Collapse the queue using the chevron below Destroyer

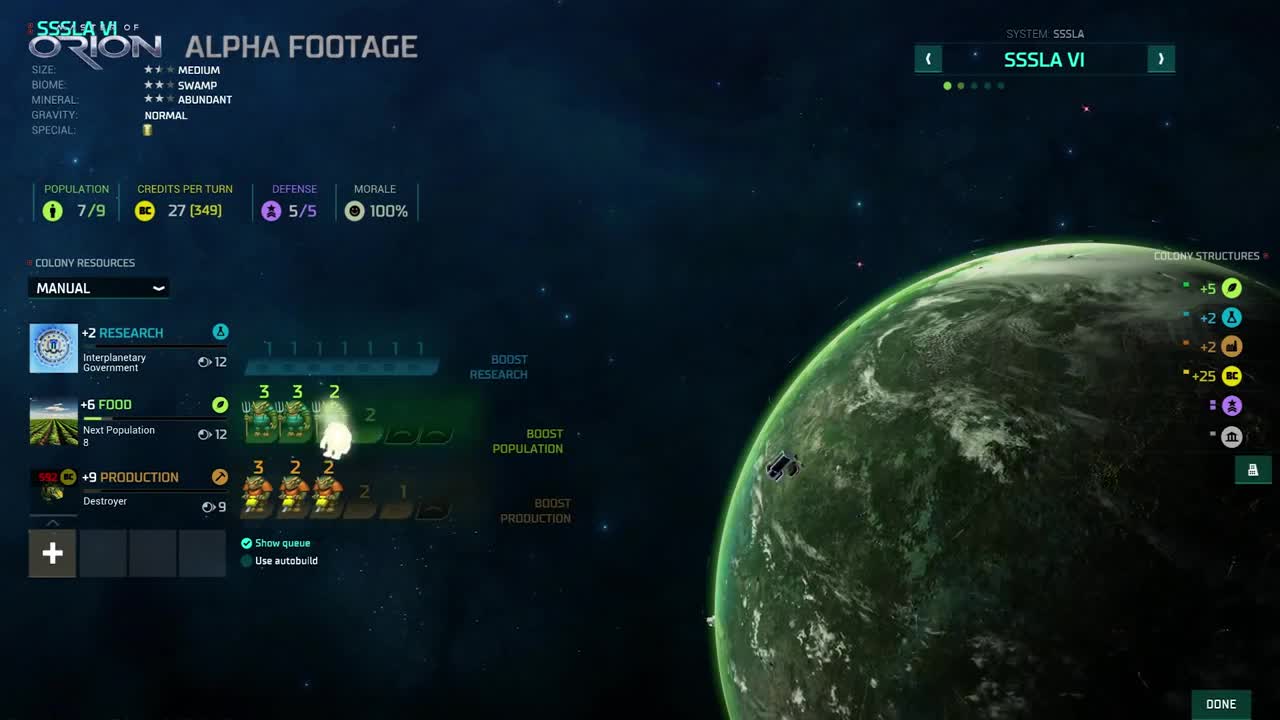tap(52, 522)
